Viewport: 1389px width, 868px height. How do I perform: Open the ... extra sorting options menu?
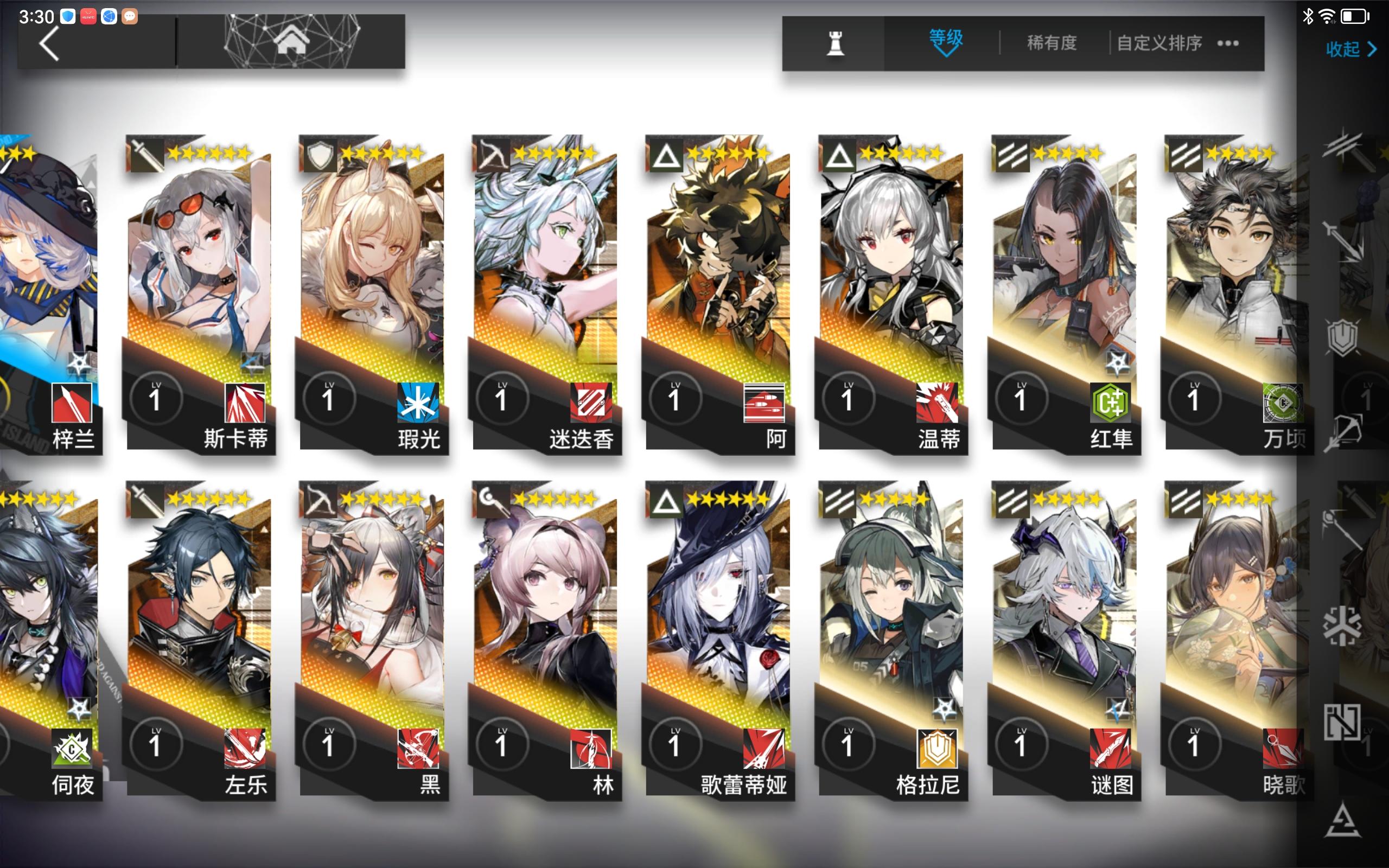coord(1228,43)
